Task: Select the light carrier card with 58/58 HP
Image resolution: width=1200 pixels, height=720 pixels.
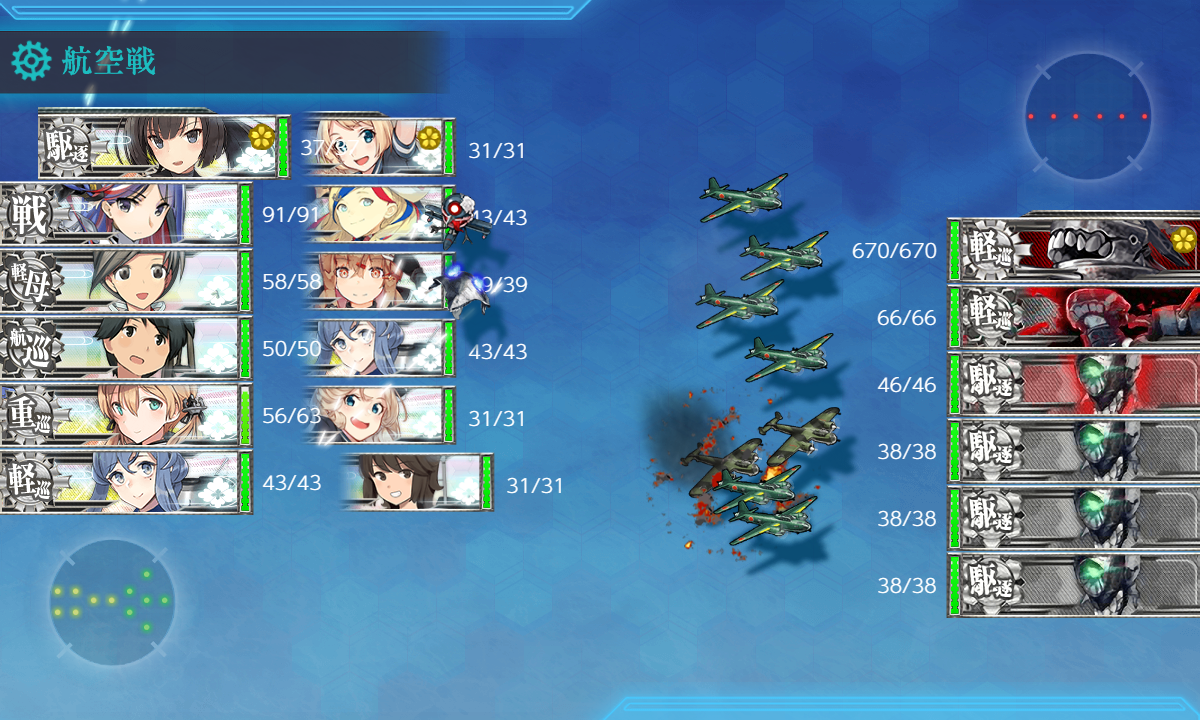Action: [125, 282]
